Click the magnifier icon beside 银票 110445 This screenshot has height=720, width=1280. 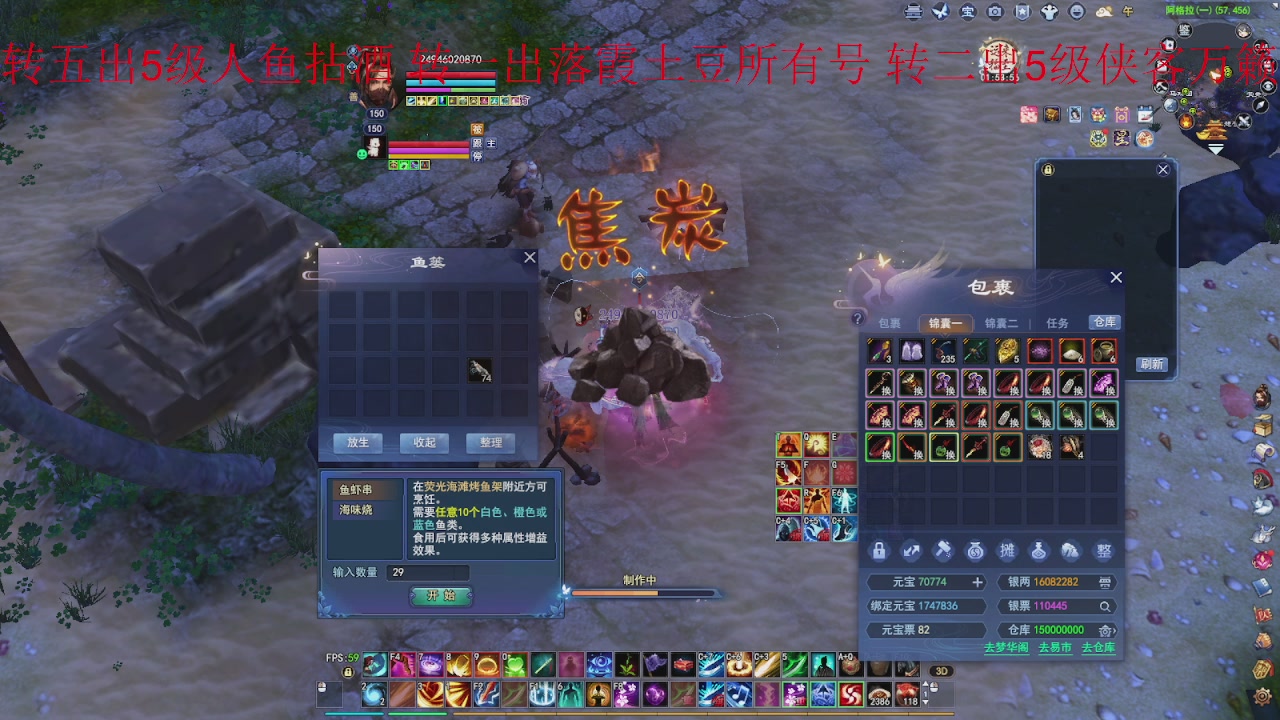pos(1106,606)
